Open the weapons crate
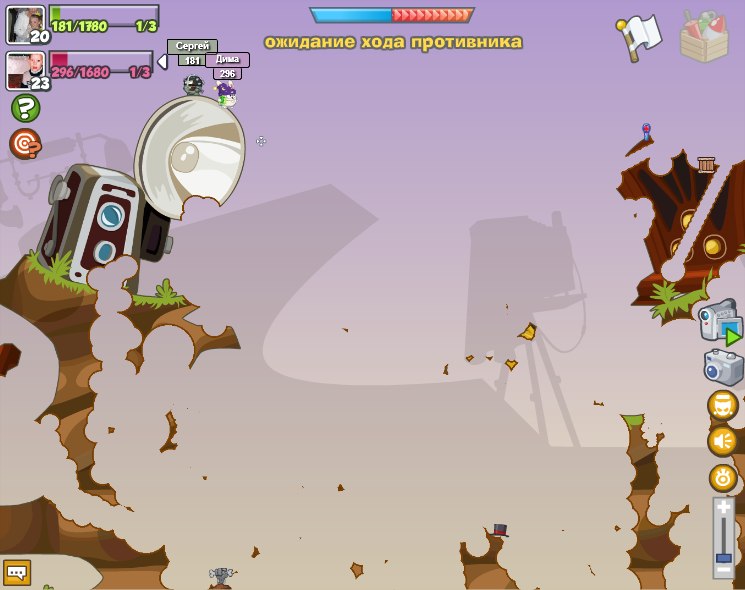745x590 pixels. [704, 36]
